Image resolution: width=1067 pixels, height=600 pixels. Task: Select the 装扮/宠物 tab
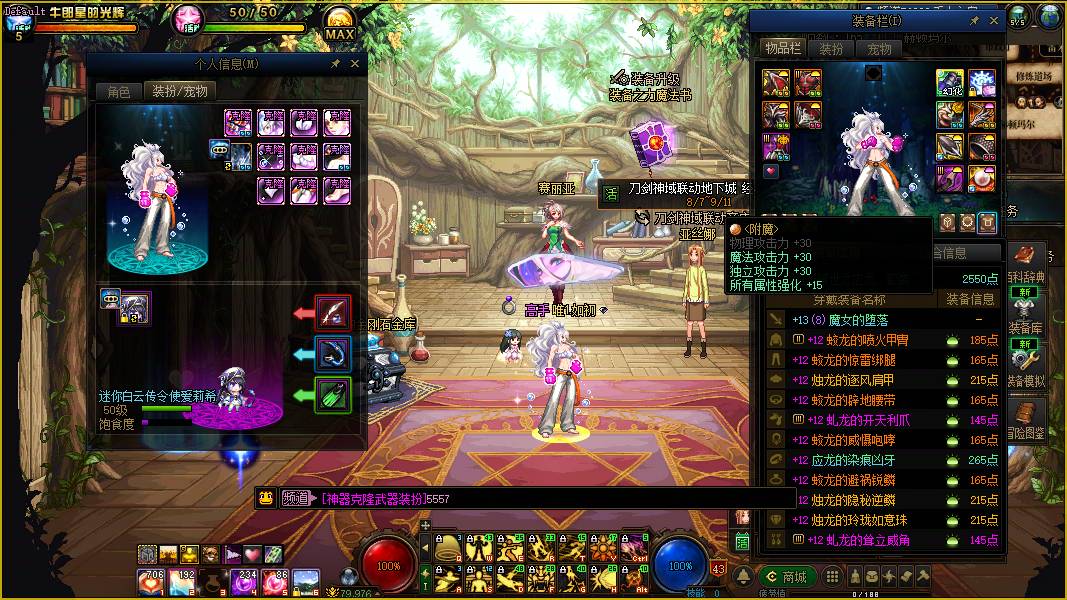[x=180, y=91]
